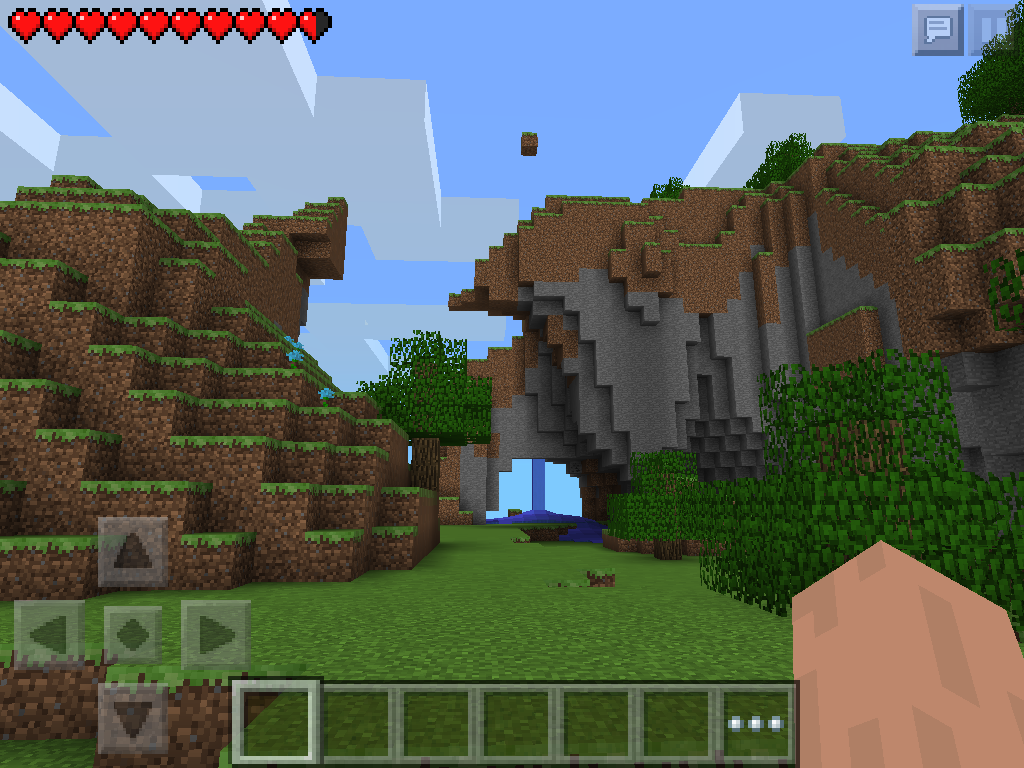This screenshot has width=1024, height=768.
Task: Open the chat speech bubble button
Action: coord(937,29)
